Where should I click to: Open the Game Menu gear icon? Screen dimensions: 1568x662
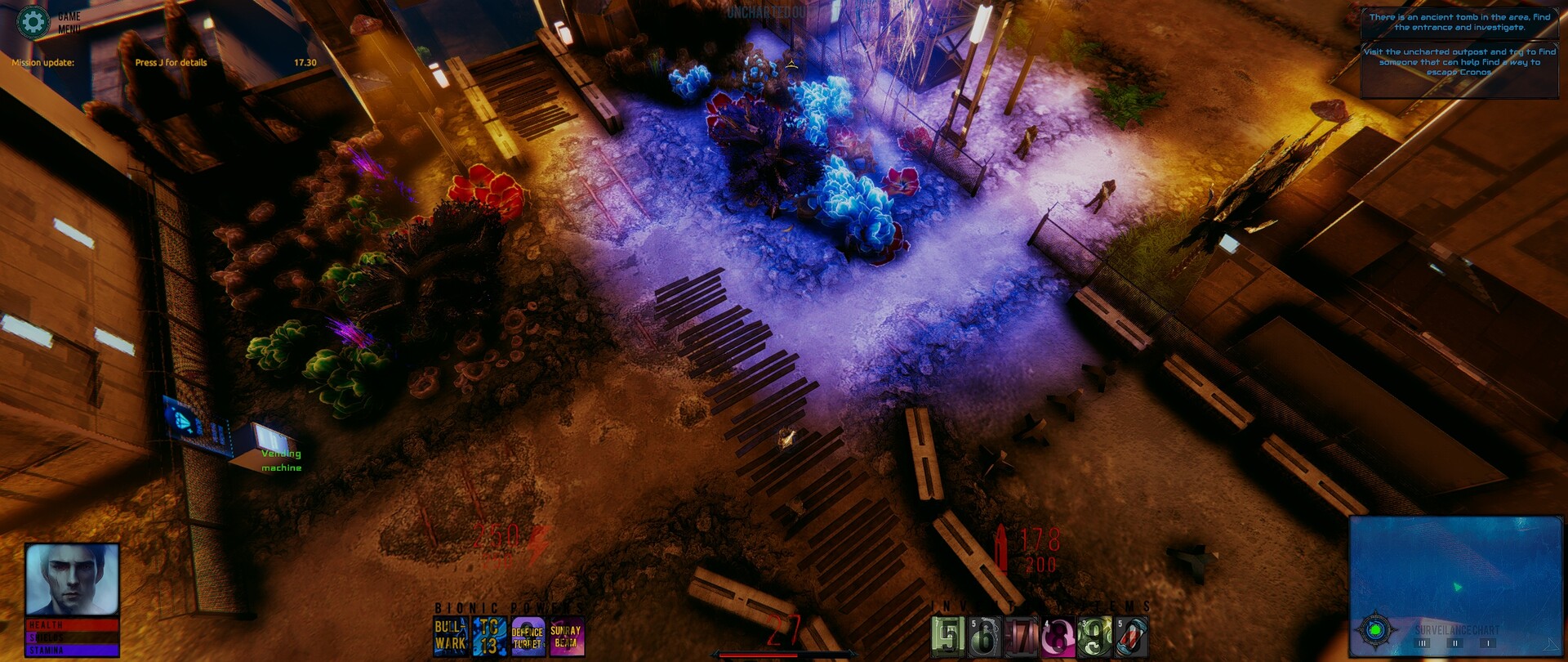[33, 23]
